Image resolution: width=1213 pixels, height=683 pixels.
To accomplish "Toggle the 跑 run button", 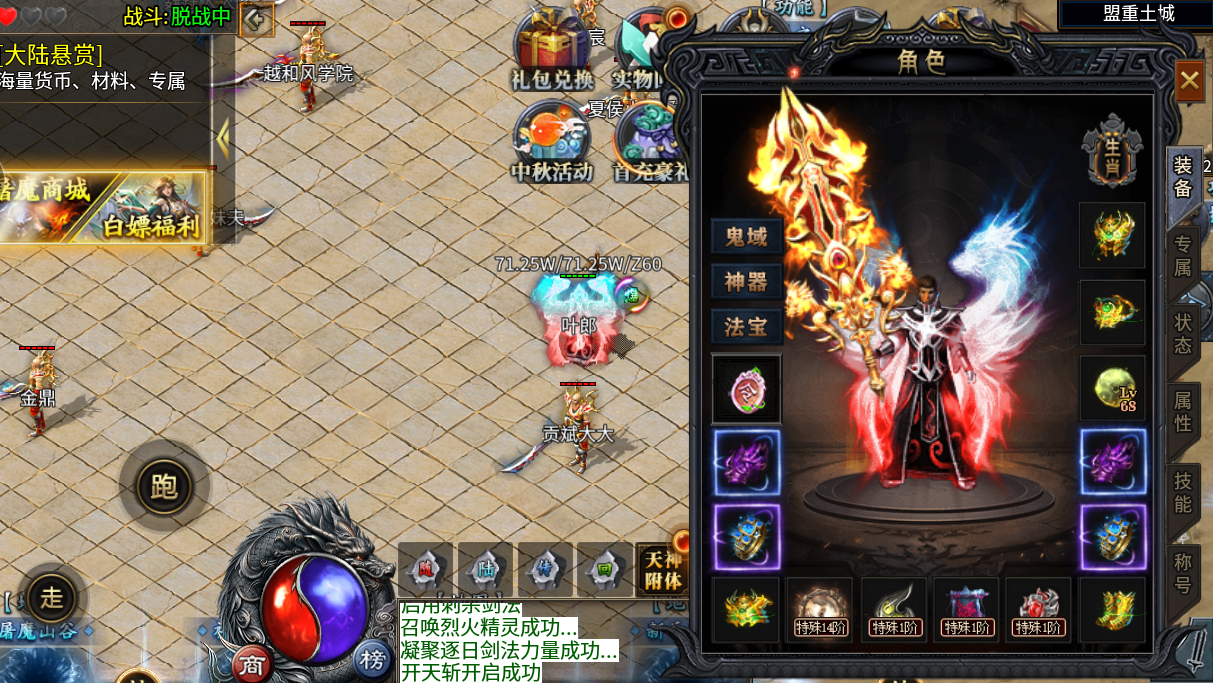I will point(164,486).
